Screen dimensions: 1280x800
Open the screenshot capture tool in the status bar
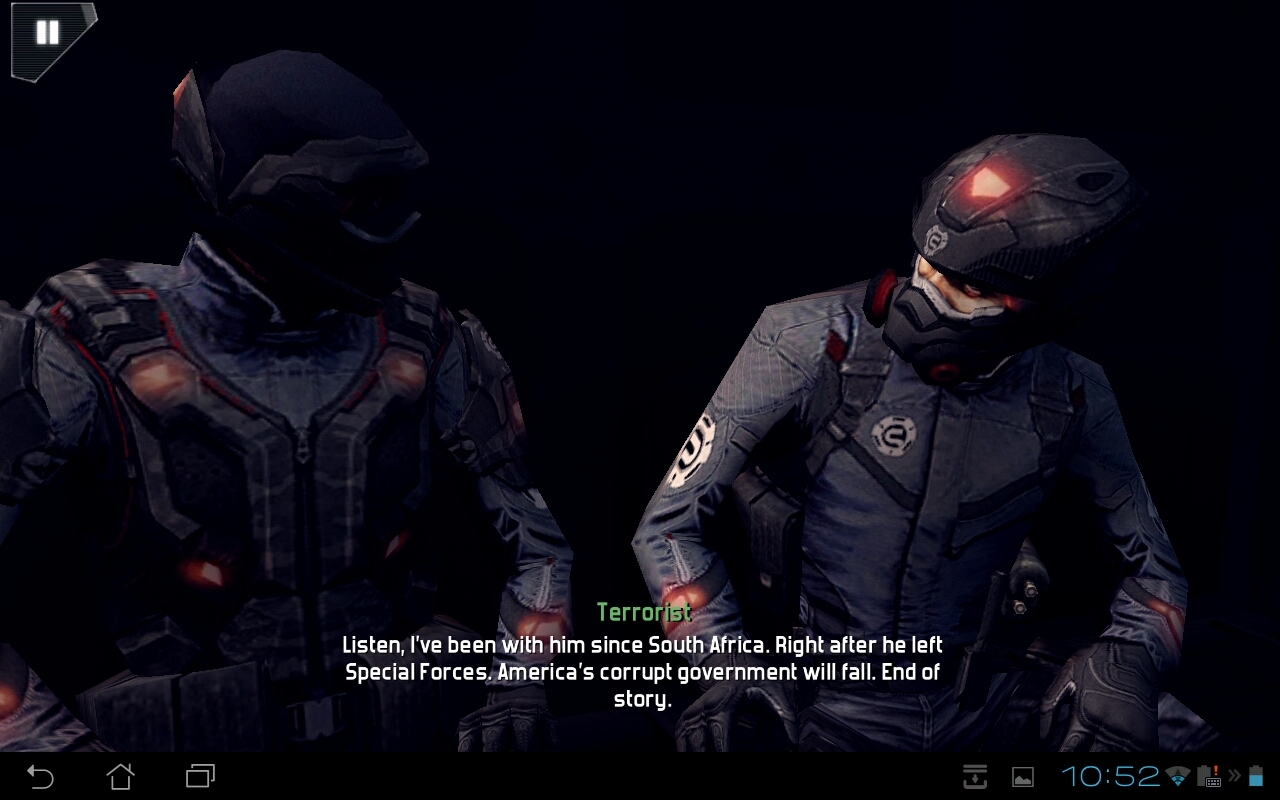pyautogui.click(x=975, y=777)
